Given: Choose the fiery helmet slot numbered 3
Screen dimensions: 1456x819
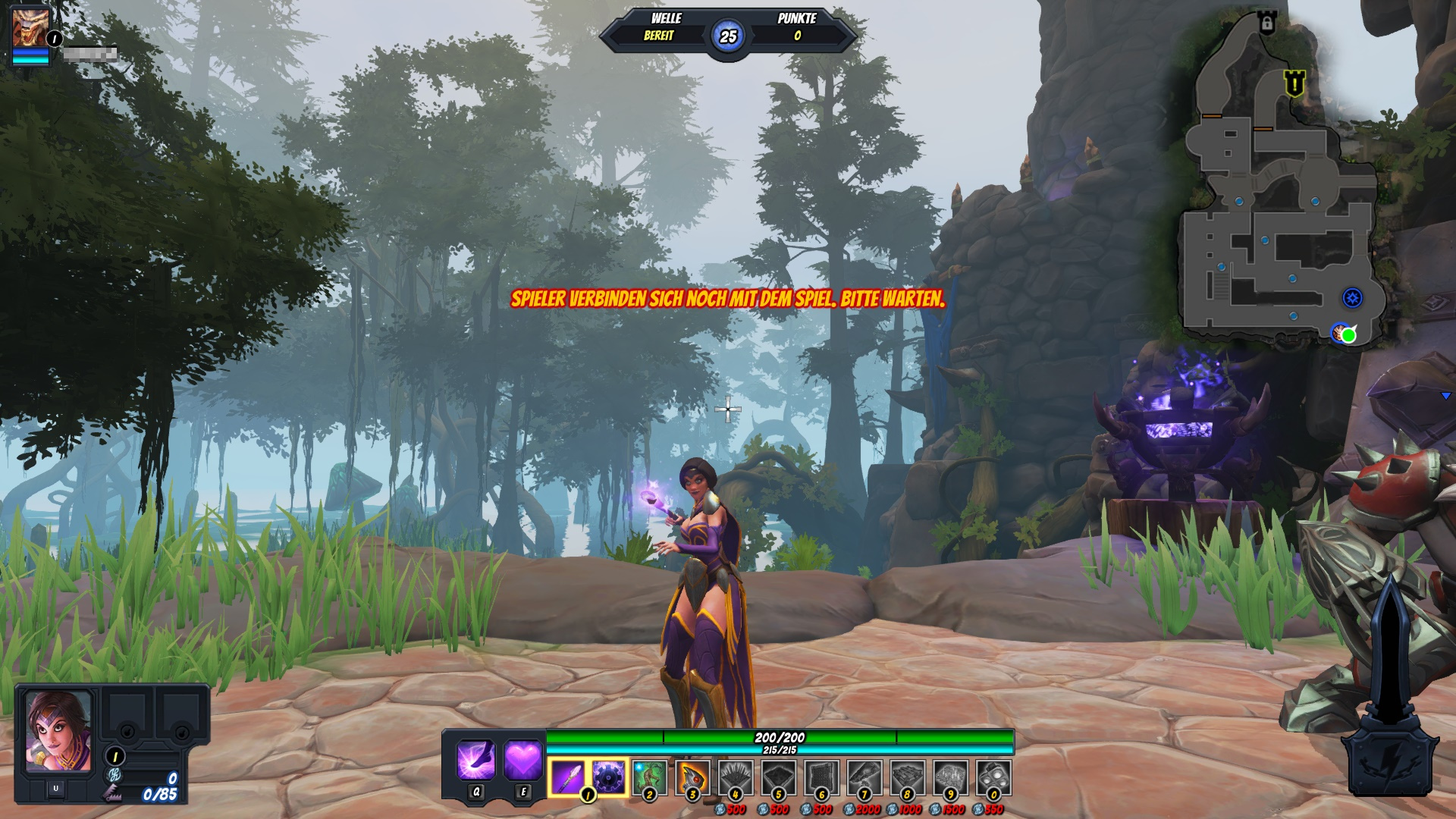Looking at the screenshot, I should (x=692, y=777).
